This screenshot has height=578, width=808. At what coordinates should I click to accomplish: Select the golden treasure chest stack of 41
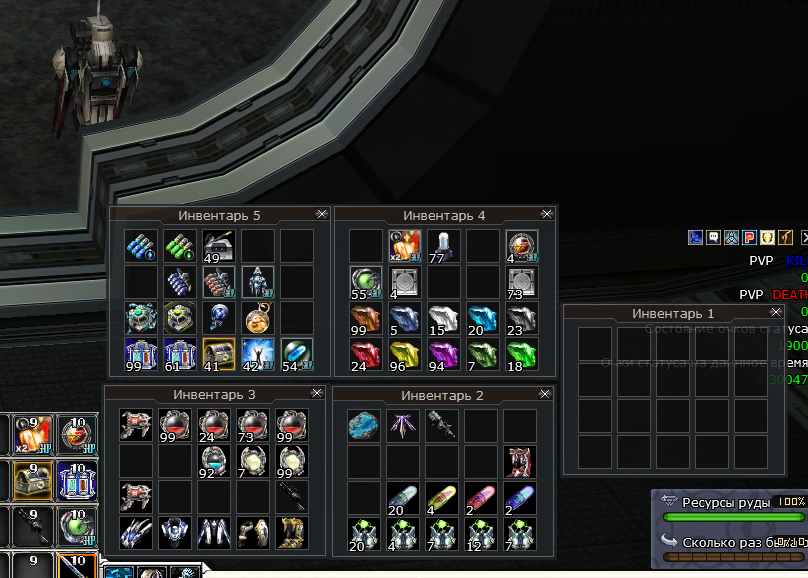219,355
